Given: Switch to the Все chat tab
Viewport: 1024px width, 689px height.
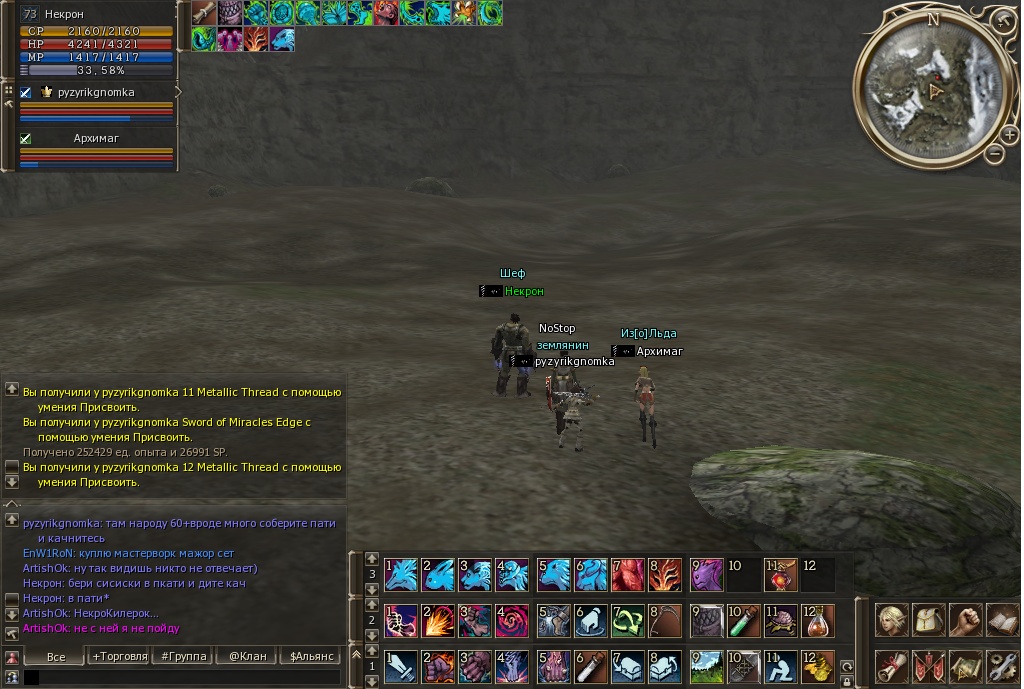Looking at the screenshot, I should click(x=55, y=656).
